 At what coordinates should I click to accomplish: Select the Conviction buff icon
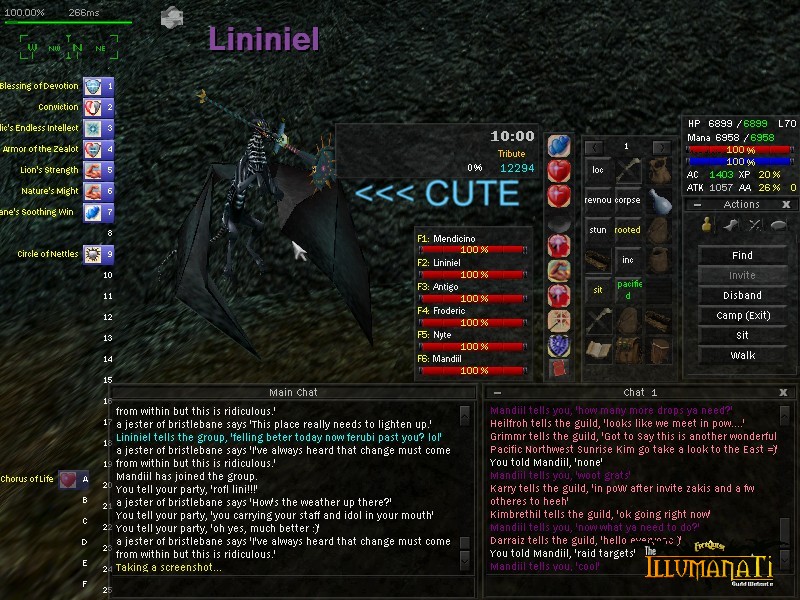pos(93,107)
